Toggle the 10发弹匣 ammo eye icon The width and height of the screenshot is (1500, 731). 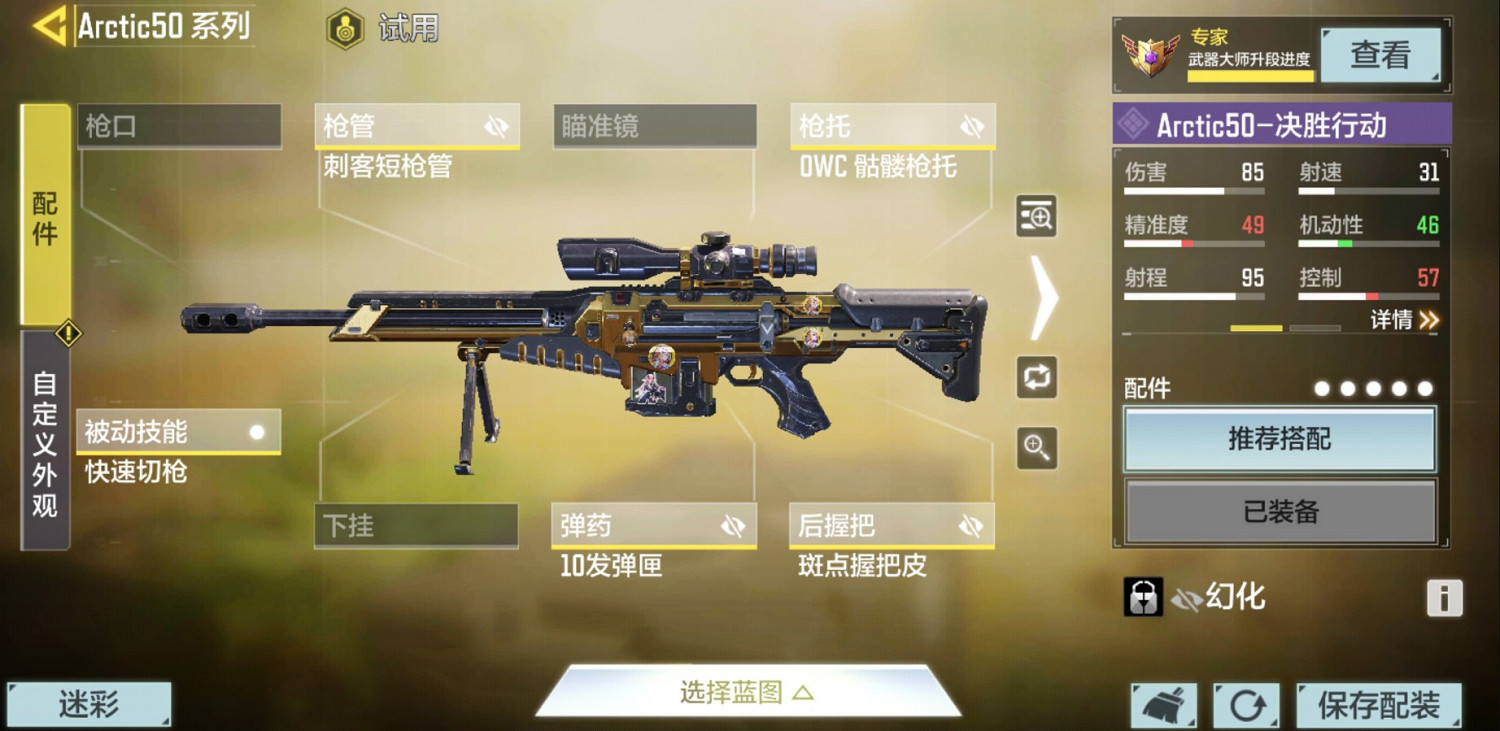(735, 525)
